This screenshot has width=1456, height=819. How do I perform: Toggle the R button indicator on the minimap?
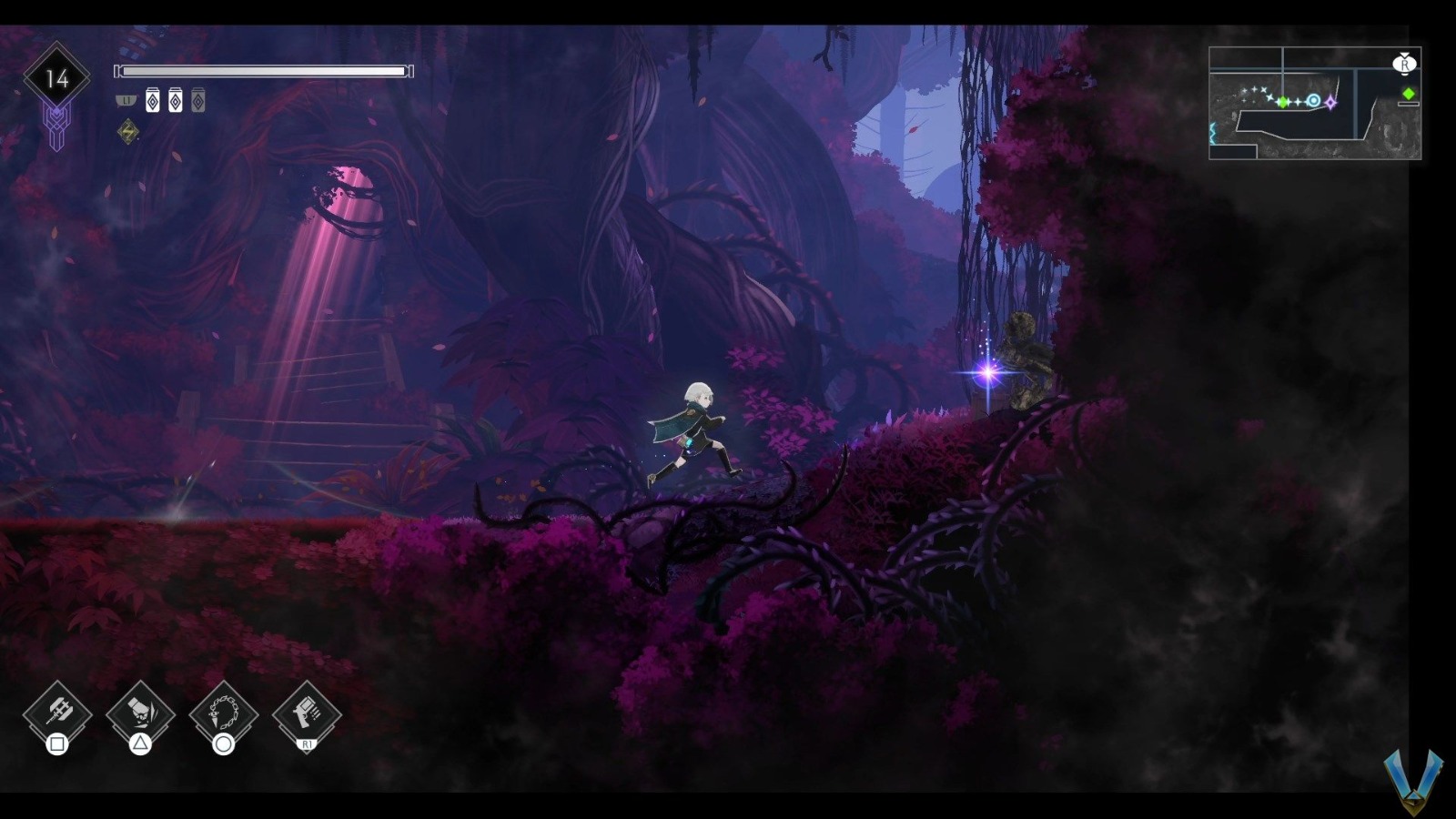(1404, 65)
